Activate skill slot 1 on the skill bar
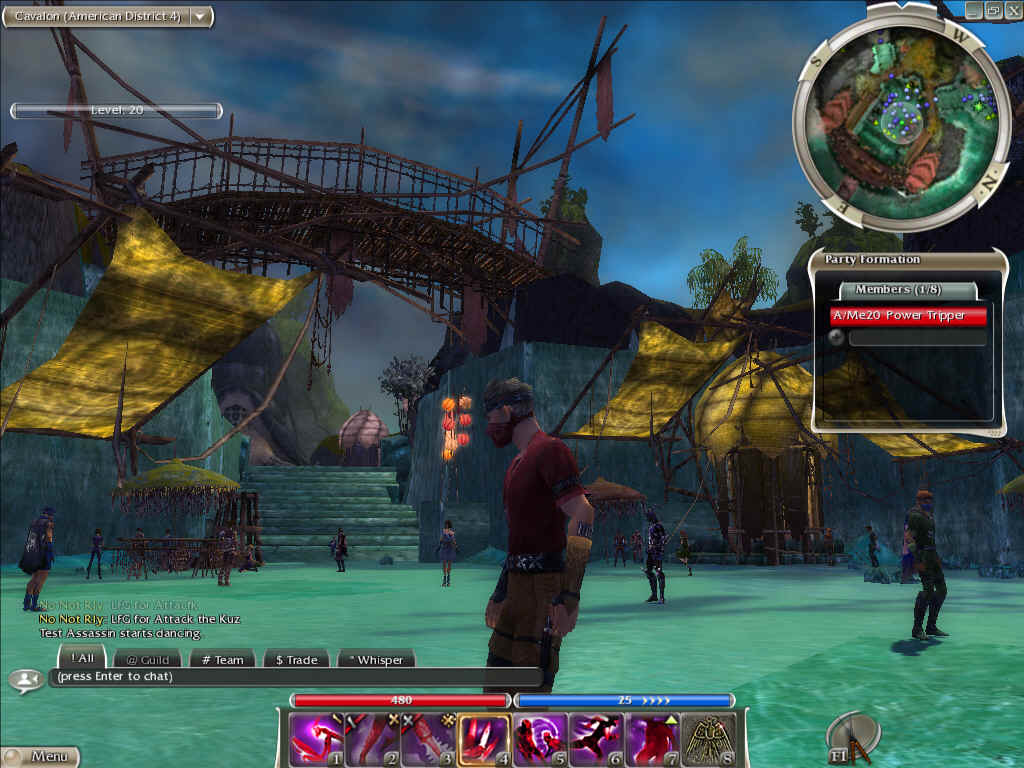Screen dimensions: 1024x768 click(x=315, y=739)
